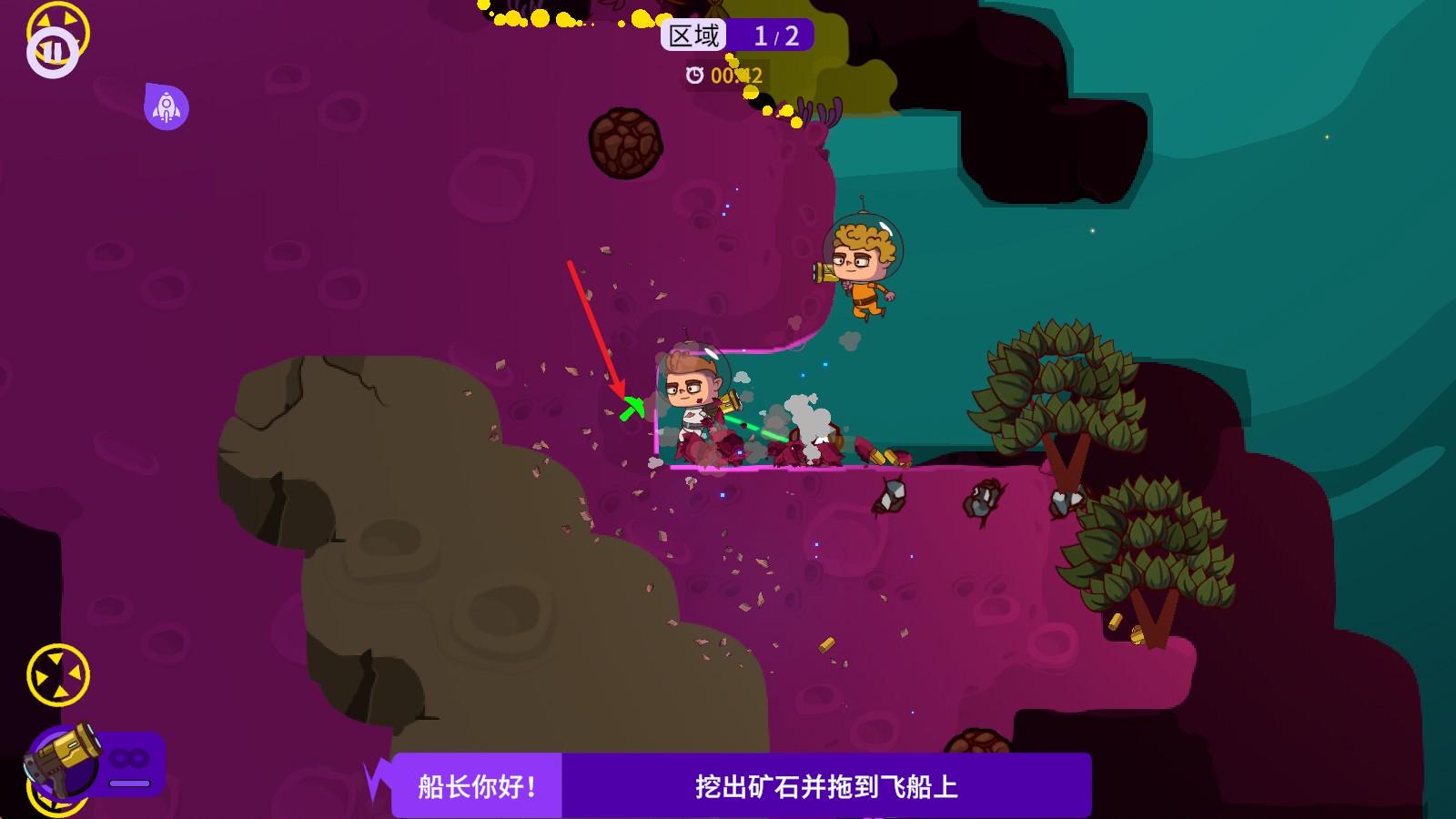Click the purple rocket ship marker
1456x819 pixels.
[167, 107]
